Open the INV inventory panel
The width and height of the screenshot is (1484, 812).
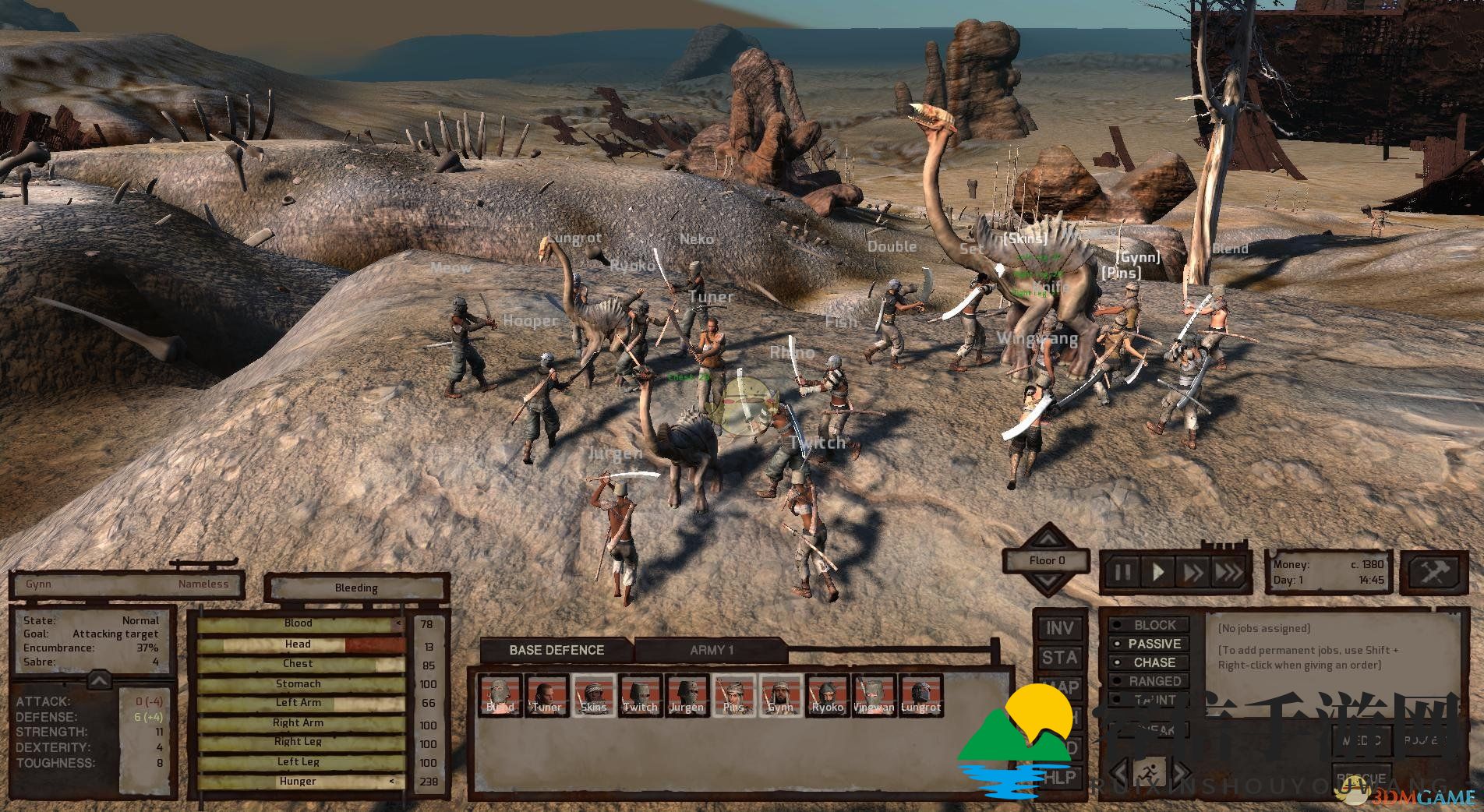coord(1059,628)
